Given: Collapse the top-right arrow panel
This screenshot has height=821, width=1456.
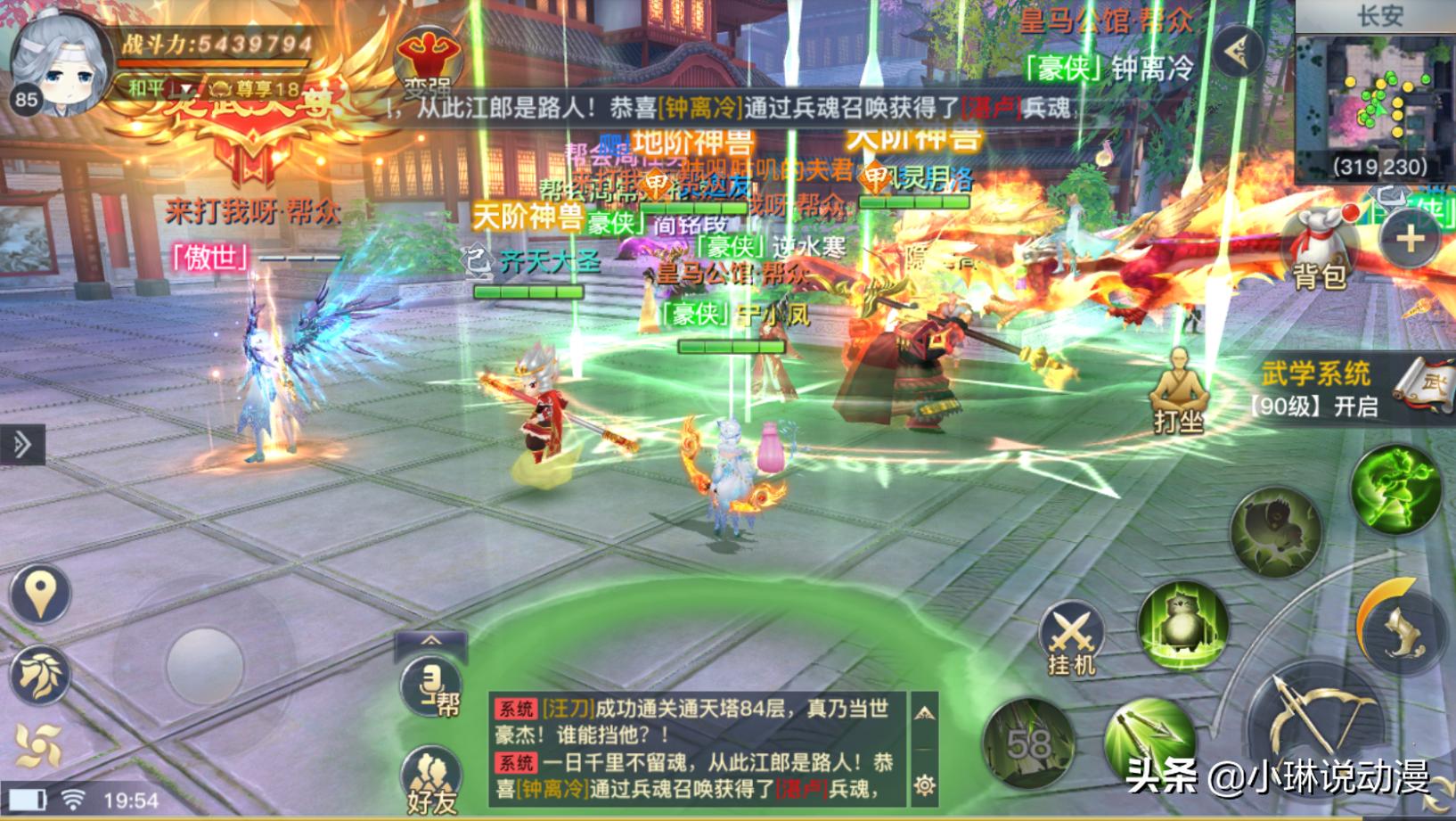Looking at the screenshot, I should [x=1238, y=52].
